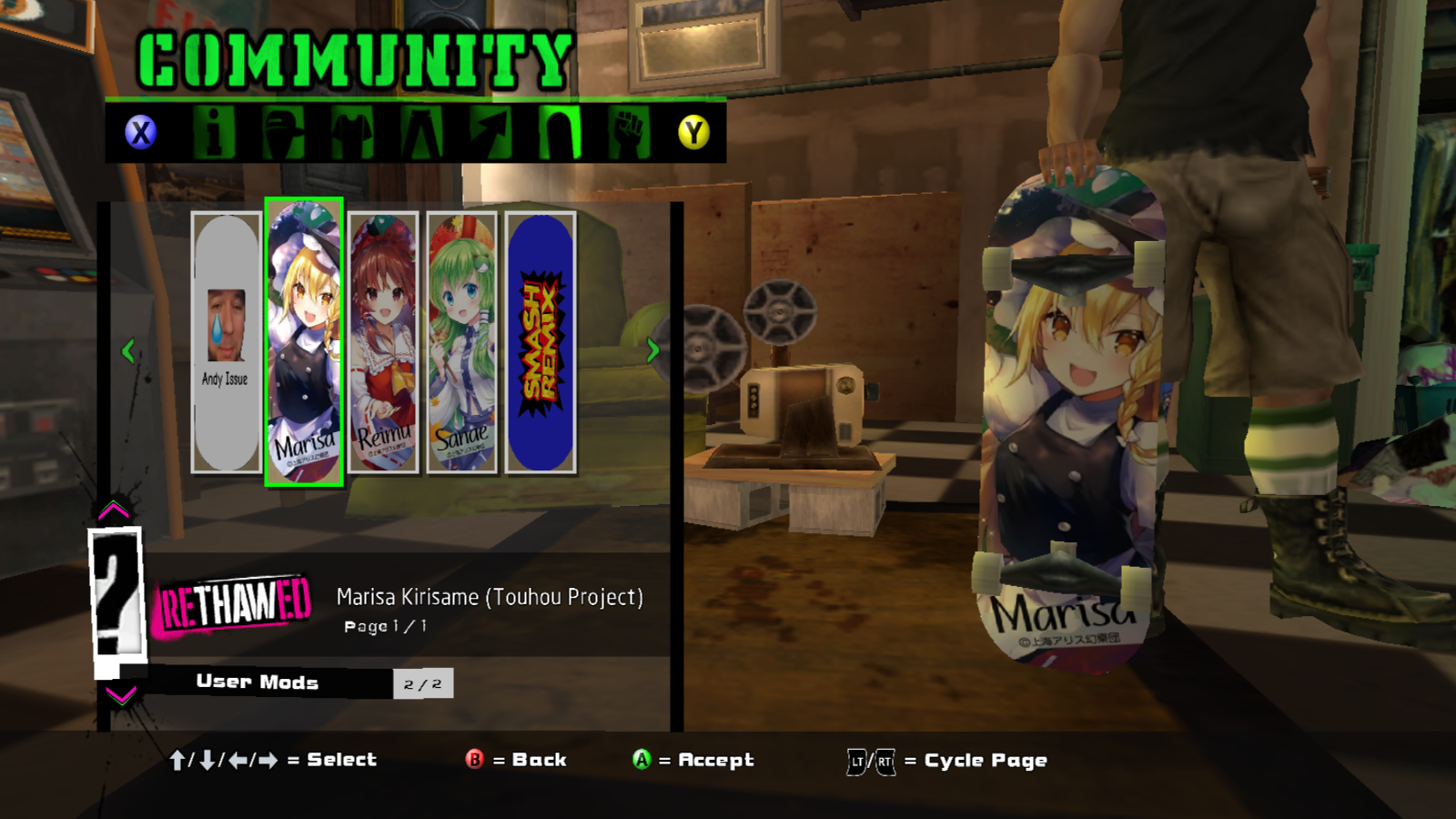1456x819 pixels.
Task: Choose the Andy Issue deck
Action: pos(226,342)
